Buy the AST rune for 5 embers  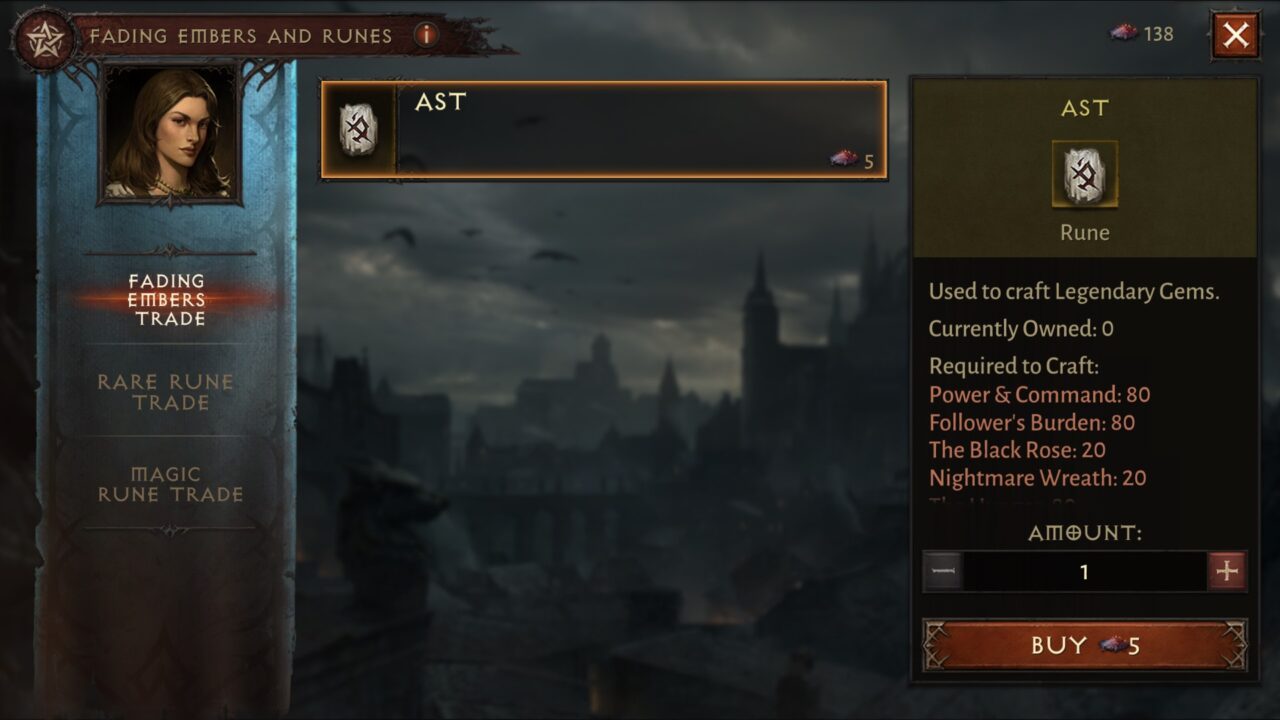(x=1084, y=645)
